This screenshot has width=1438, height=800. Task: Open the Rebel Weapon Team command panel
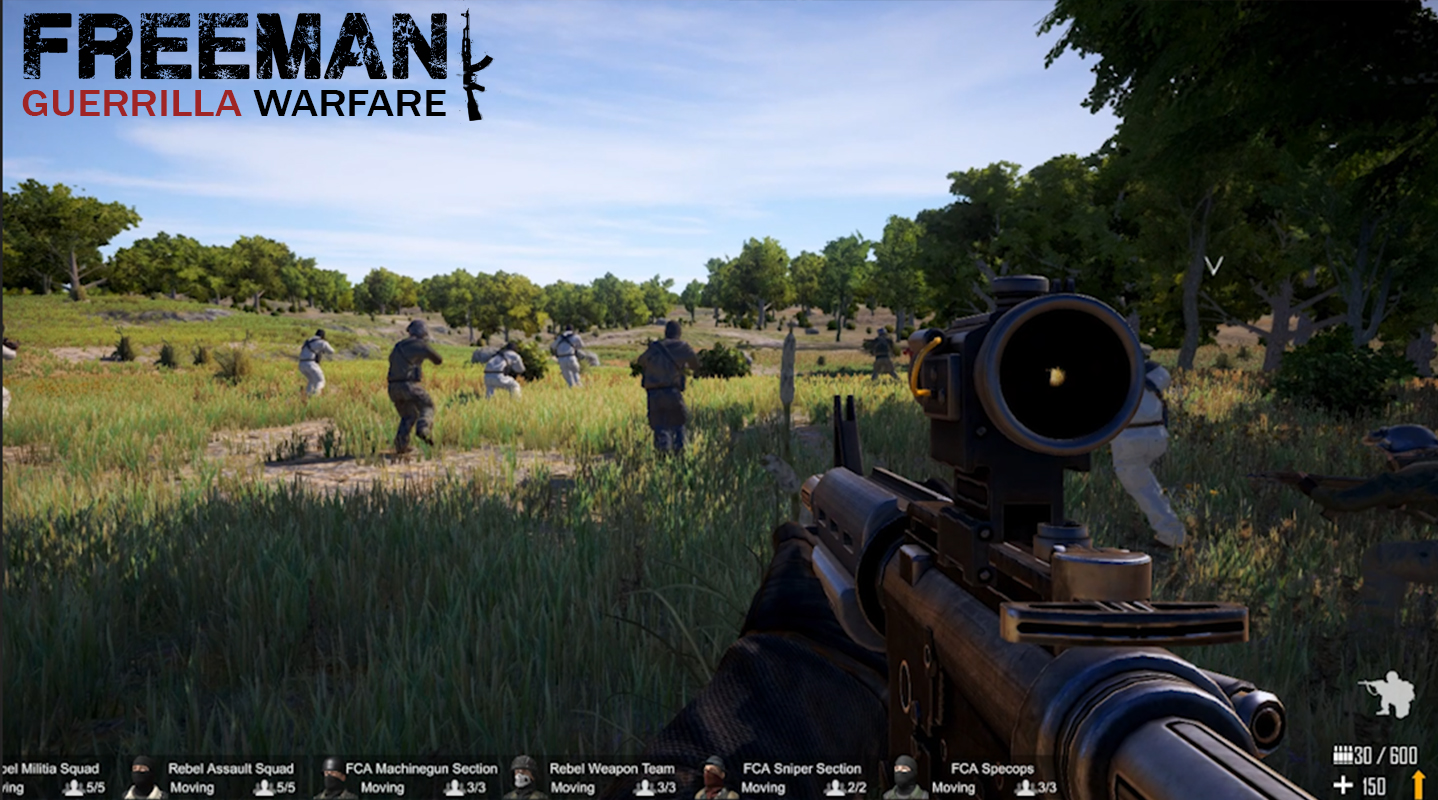[612, 768]
